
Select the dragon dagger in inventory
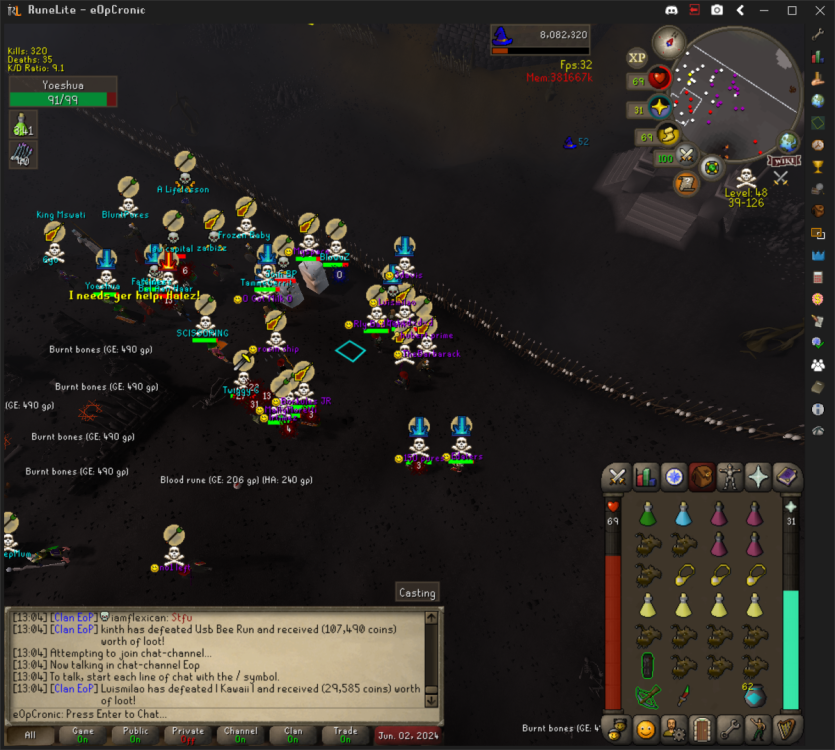tap(684, 696)
